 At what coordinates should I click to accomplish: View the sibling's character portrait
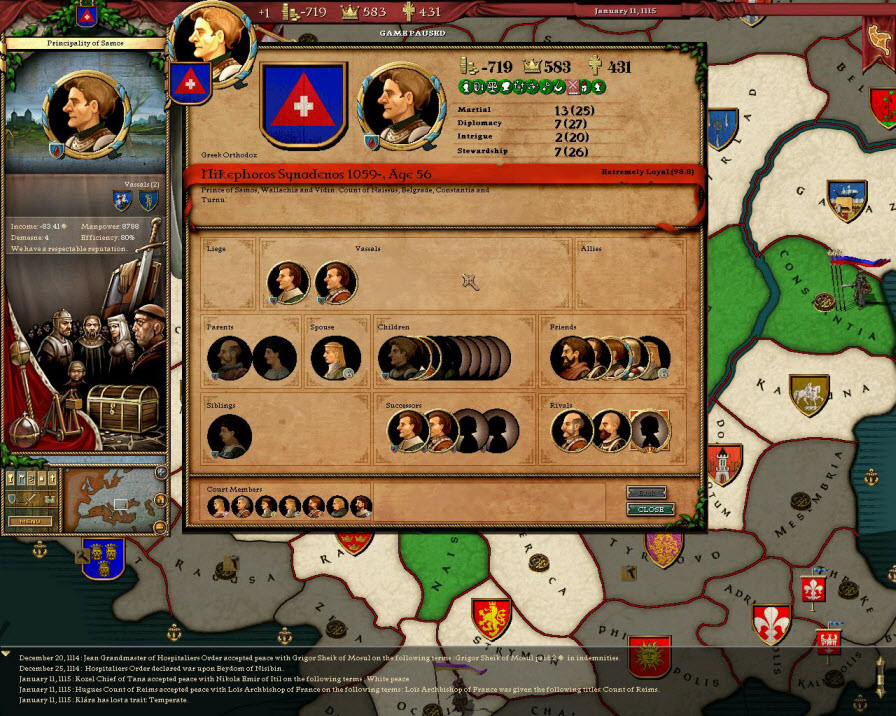coord(229,436)
